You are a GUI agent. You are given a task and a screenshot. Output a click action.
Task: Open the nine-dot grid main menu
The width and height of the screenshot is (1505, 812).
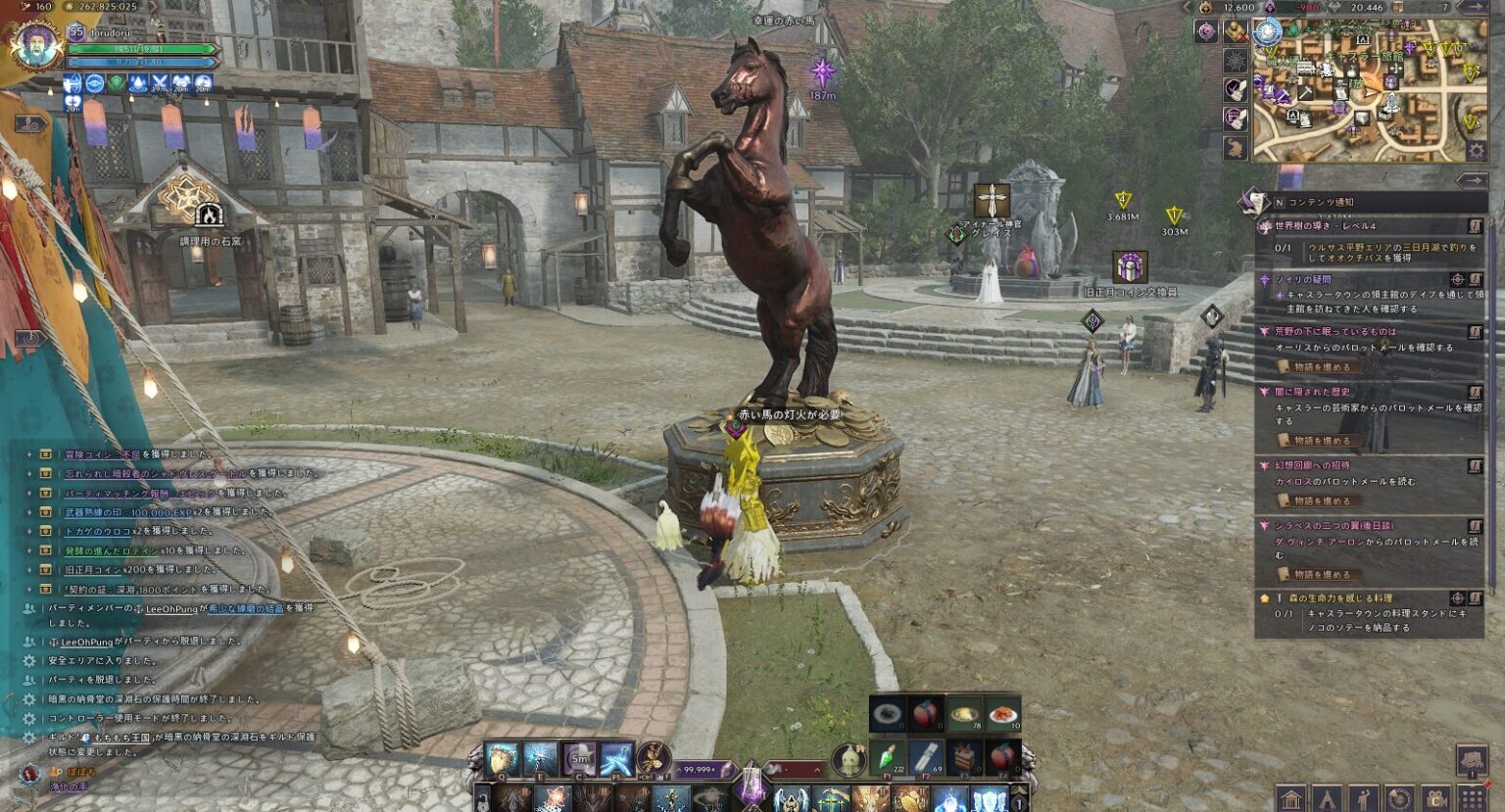point(1472,799)
